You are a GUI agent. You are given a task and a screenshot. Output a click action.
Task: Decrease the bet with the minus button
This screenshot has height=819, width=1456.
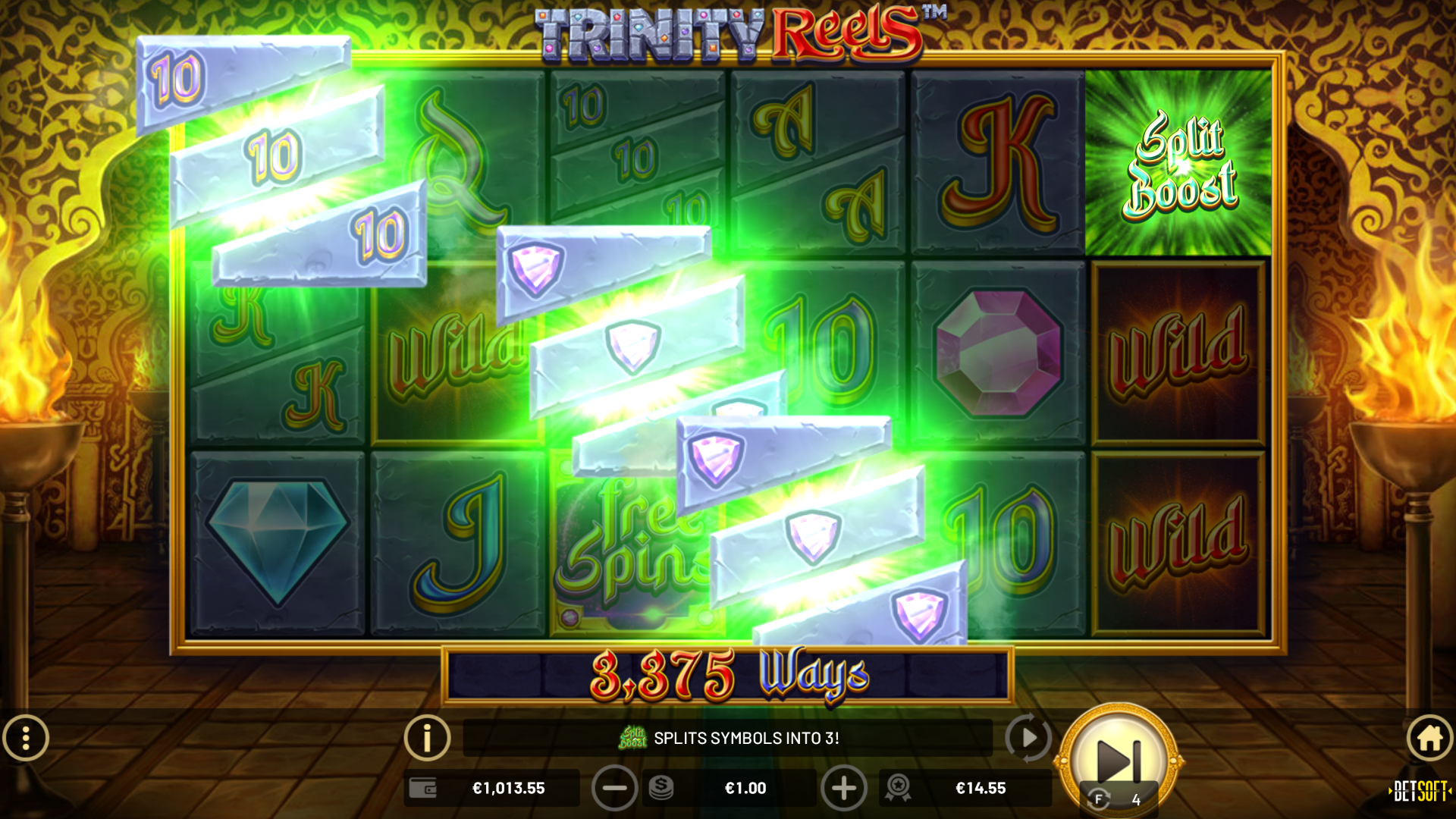[x=614, y=789]
